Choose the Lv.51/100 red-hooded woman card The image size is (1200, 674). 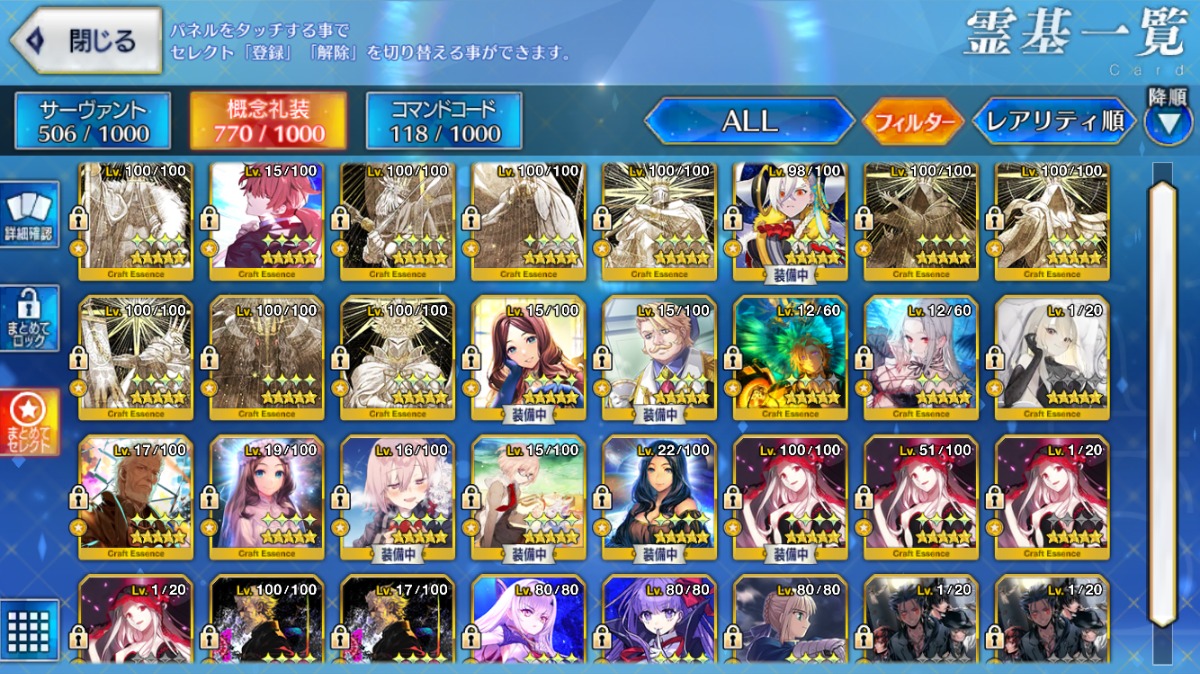tap(921, 498)
